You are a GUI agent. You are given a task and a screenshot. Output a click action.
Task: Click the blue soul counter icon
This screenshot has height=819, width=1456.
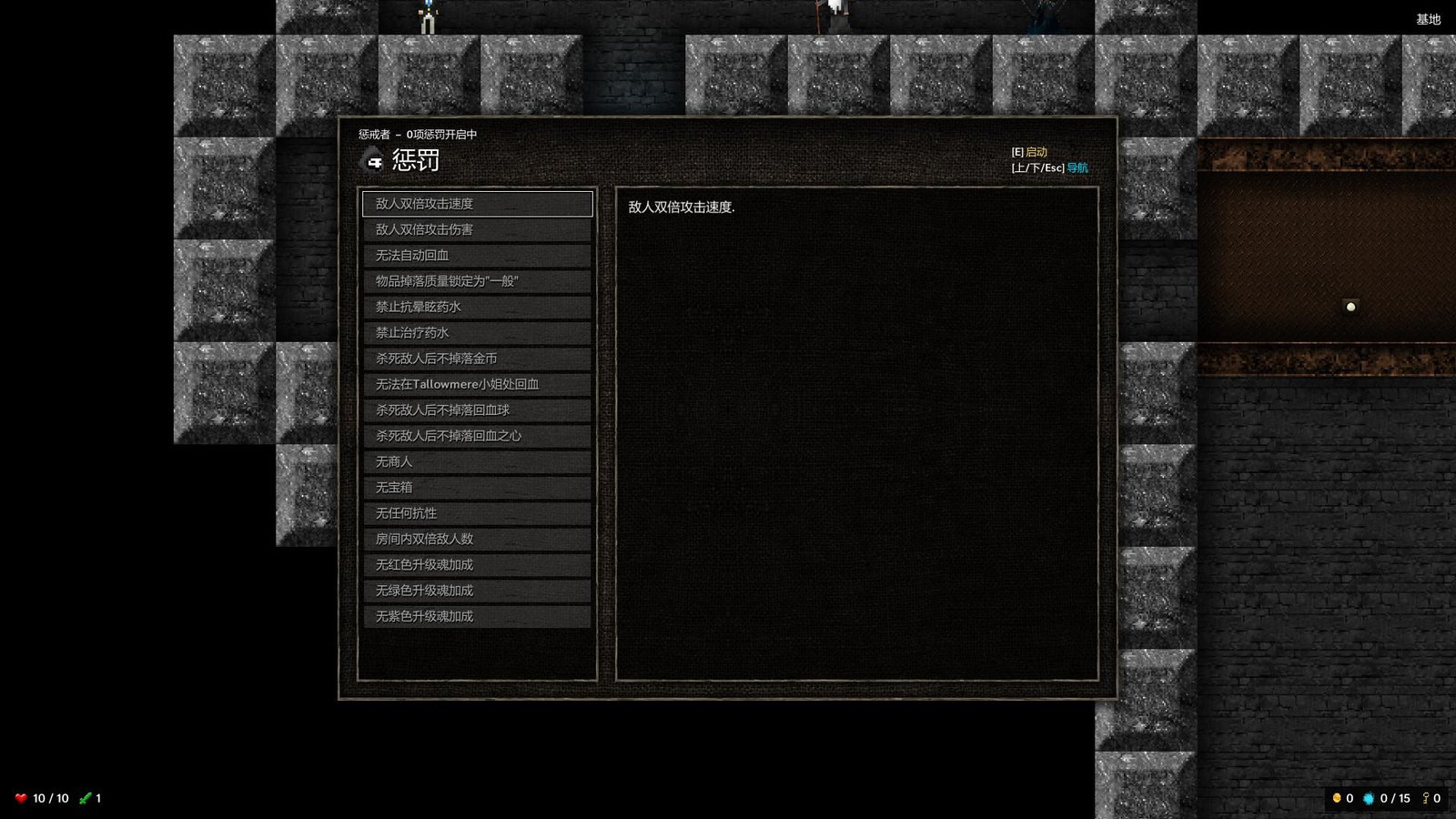click(x=1369, y=798)
